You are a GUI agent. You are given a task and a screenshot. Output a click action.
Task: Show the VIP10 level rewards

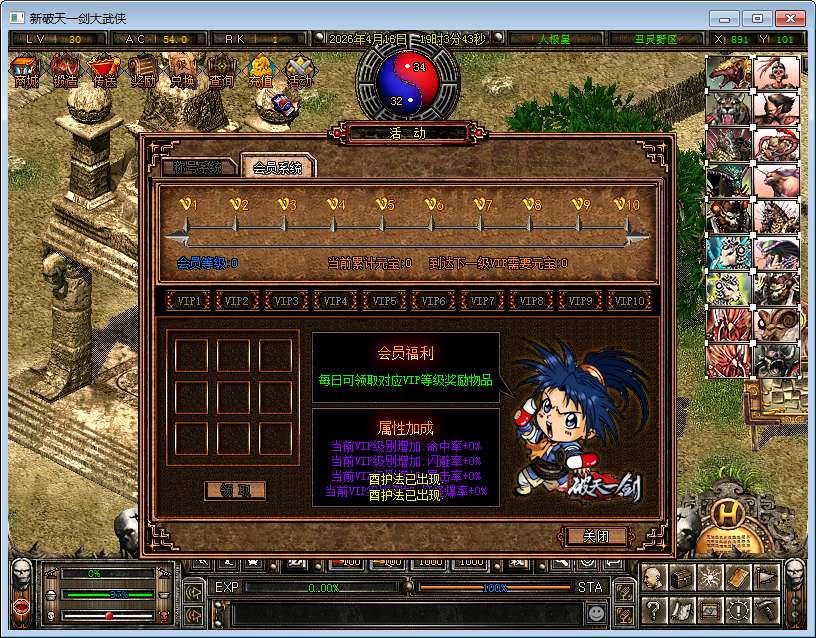click(630, 300)
